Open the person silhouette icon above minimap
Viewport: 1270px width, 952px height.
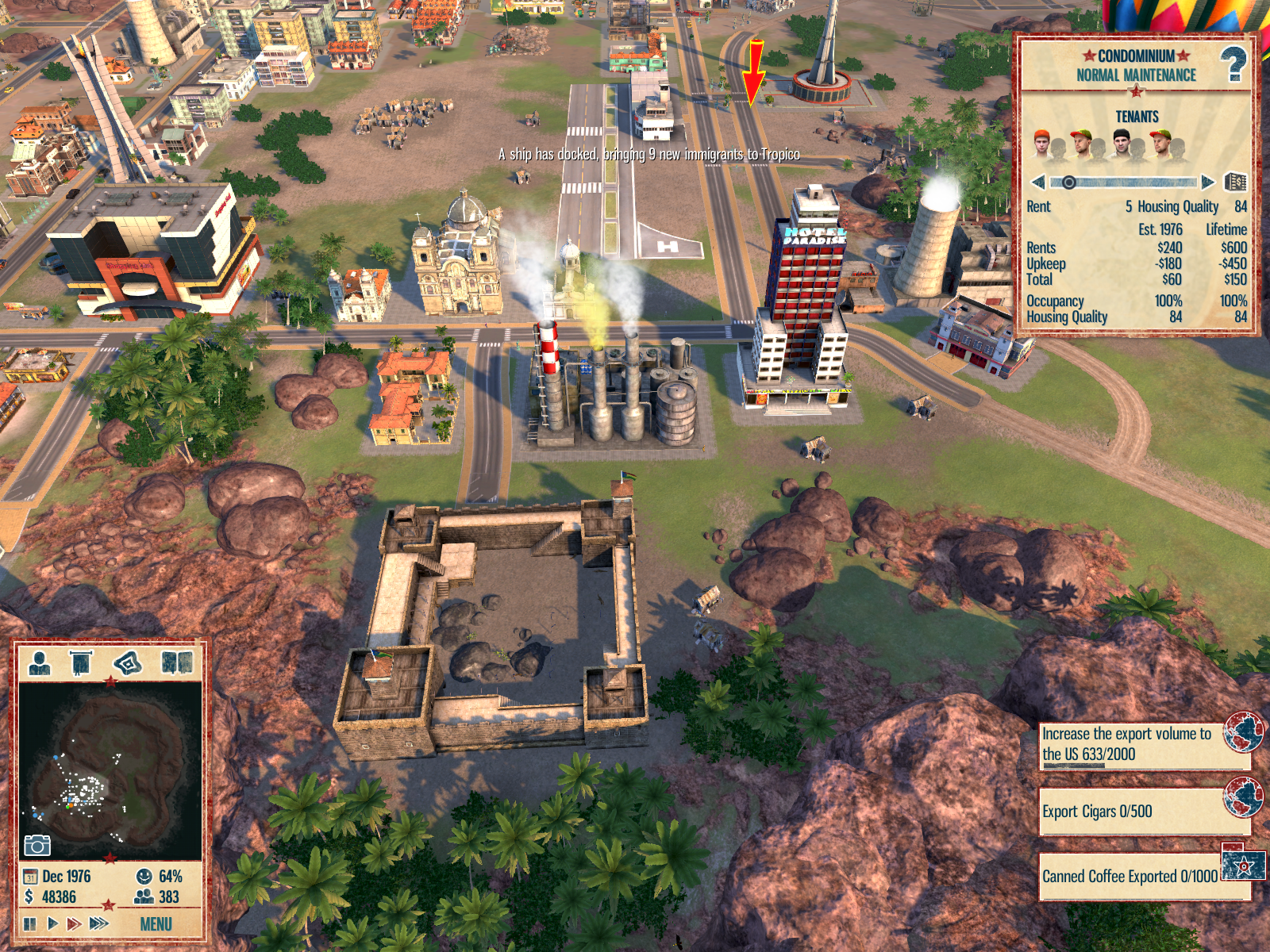[39, 663]
